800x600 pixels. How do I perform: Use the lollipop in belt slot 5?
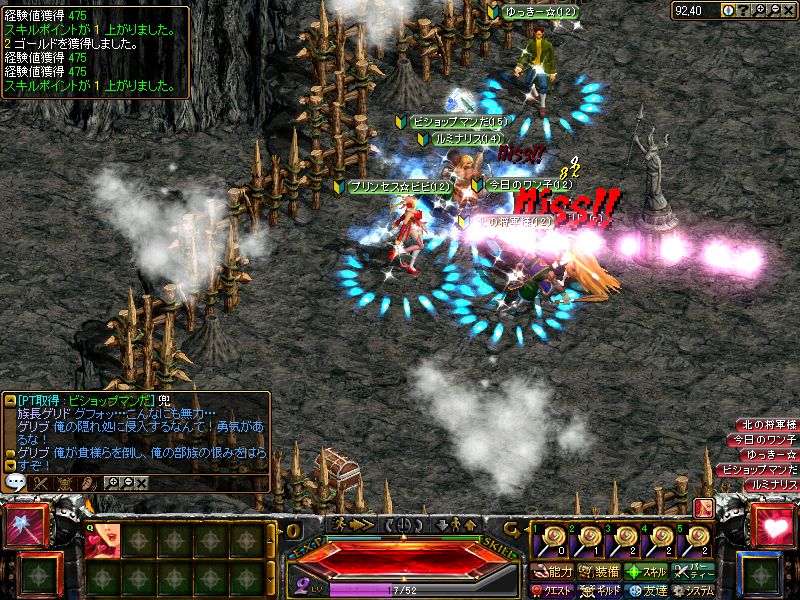pyautogui.click(x=695, y=541)
